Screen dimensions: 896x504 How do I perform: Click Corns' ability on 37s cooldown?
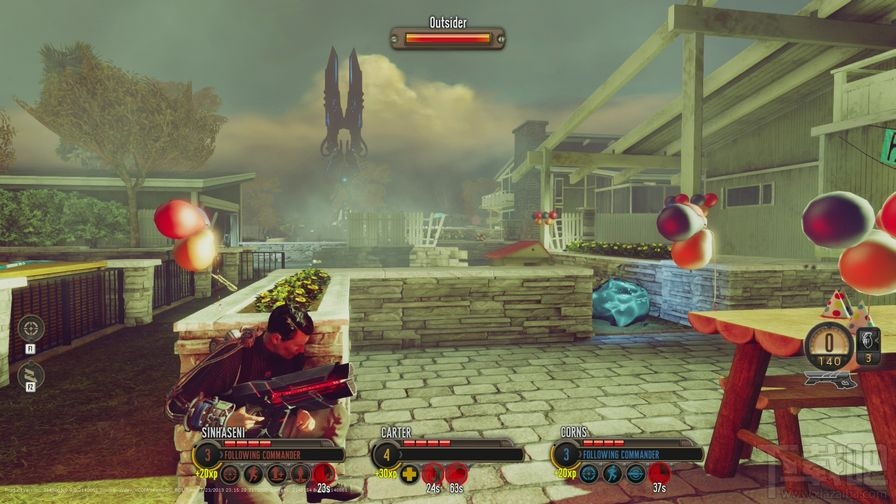click(x=658, y=474)
